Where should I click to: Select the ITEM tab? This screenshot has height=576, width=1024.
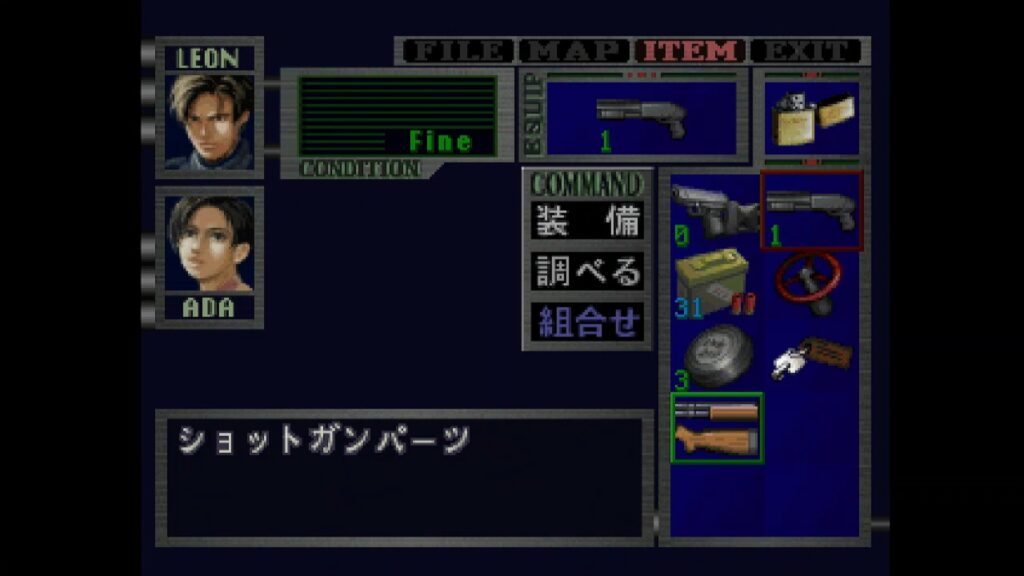(x=692, y=51)
